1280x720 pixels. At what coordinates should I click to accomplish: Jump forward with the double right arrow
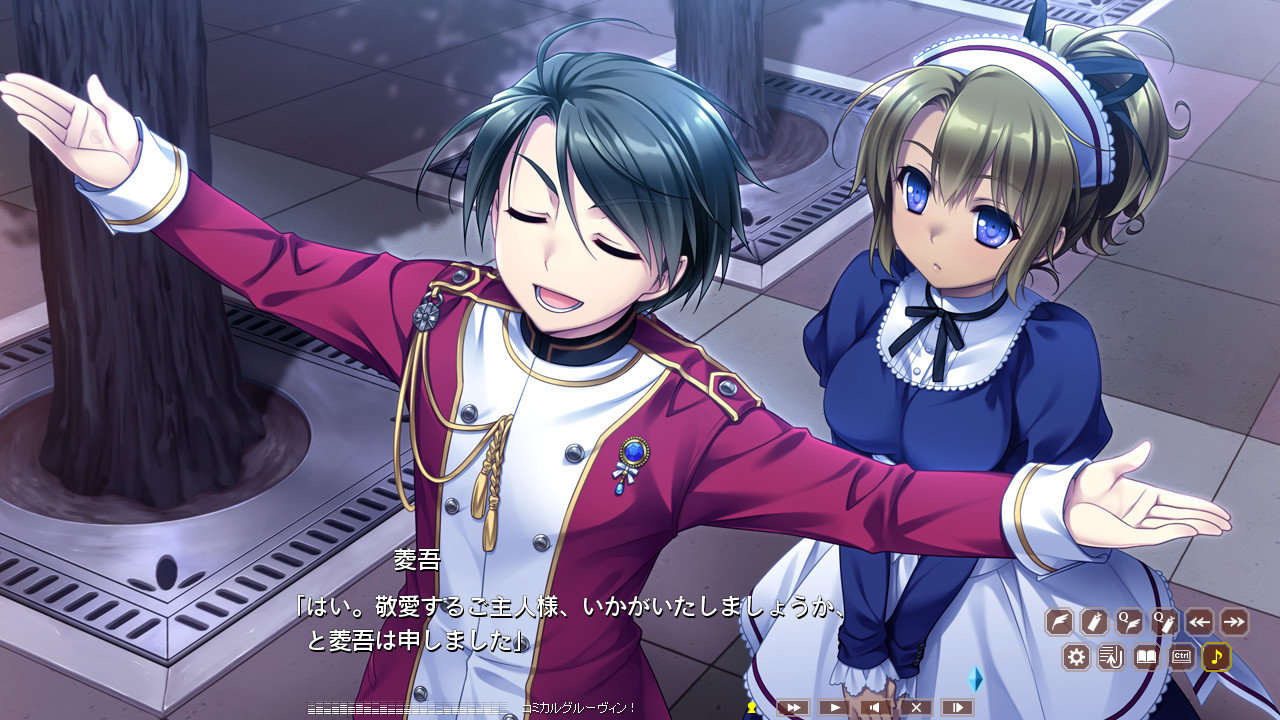[x=1234, y=622]
